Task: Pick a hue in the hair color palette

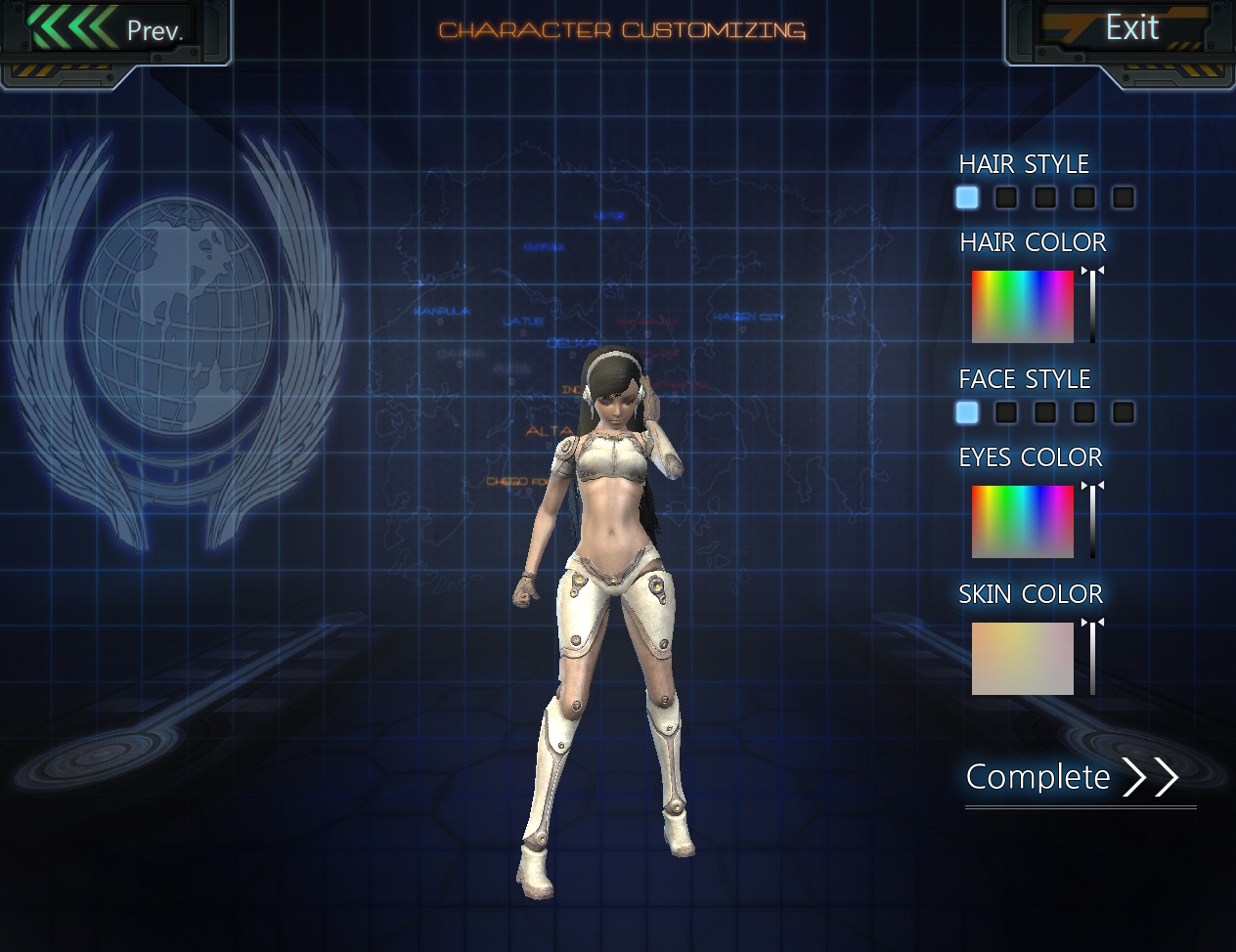Action: 1022,307
